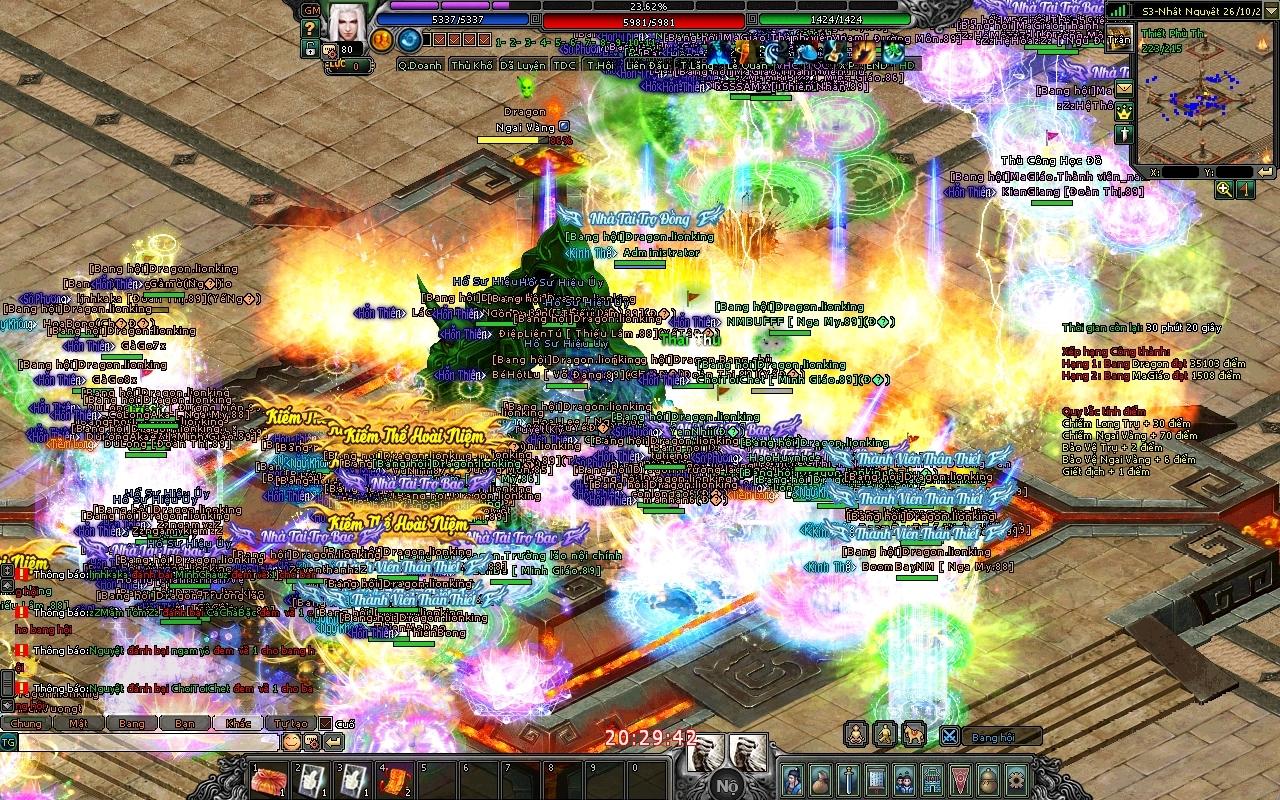
Task: Toggle the Nộ rage button
Action: 727,785
